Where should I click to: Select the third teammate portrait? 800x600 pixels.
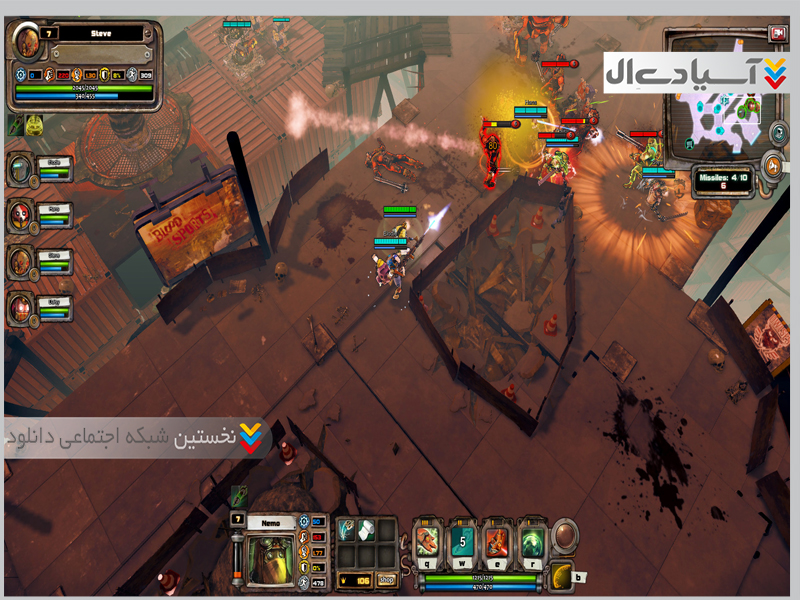click(20, 261)
